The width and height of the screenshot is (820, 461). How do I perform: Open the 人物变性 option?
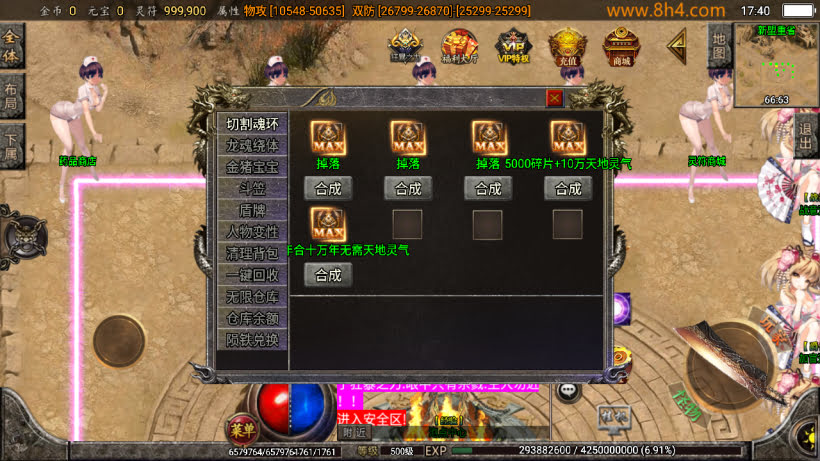tap(252, 231)
